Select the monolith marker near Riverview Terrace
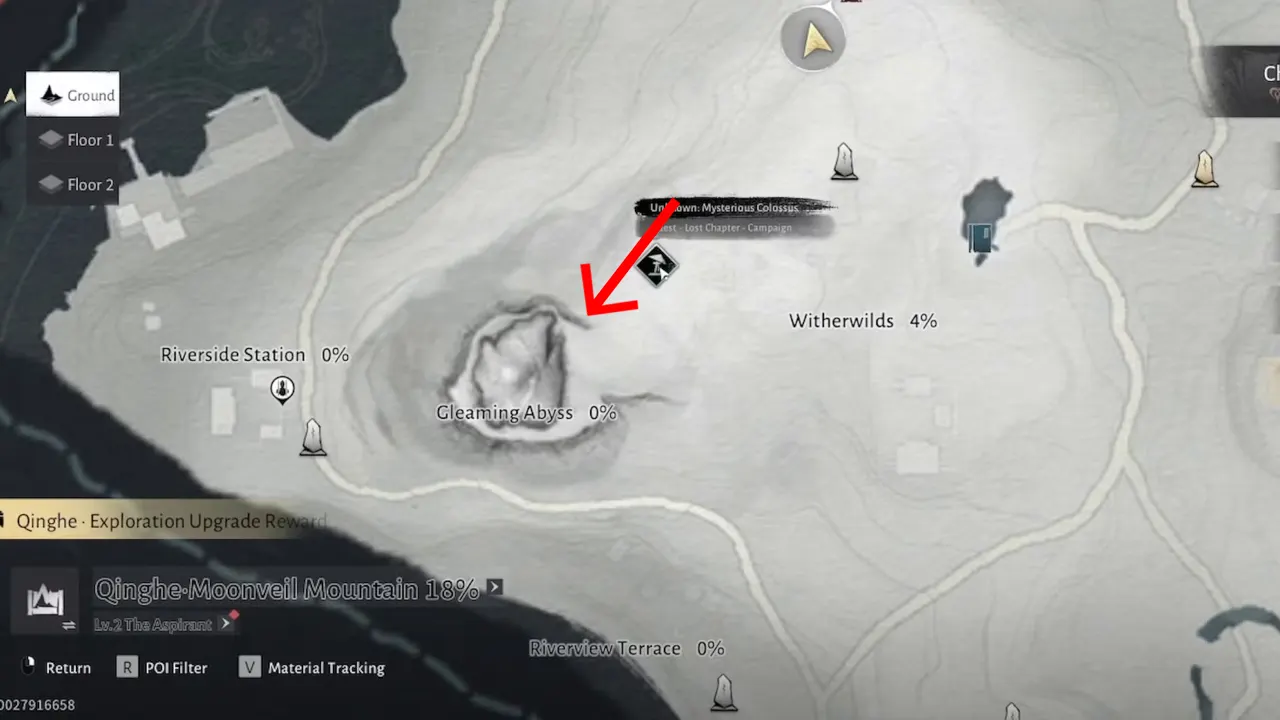Viewport: 1280px width, 720px height. (x=723, y=692)
